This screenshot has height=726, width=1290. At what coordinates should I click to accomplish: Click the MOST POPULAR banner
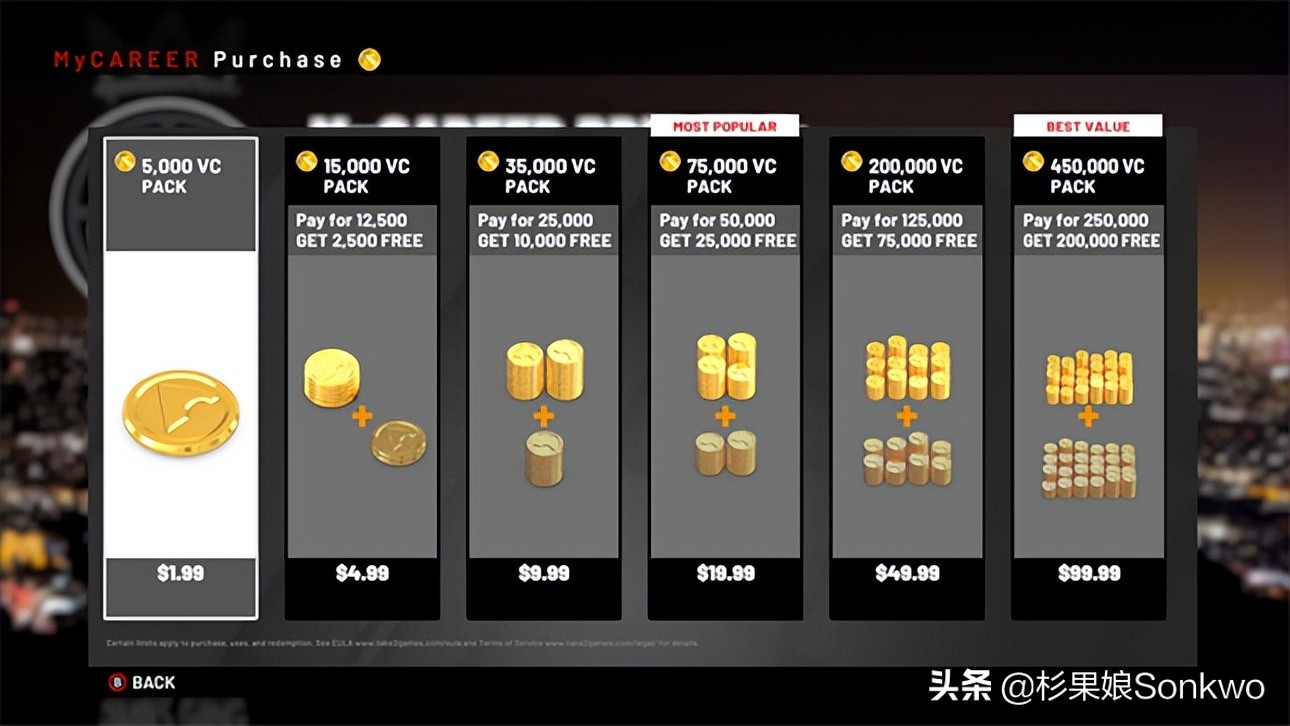(x=725, y=125)
